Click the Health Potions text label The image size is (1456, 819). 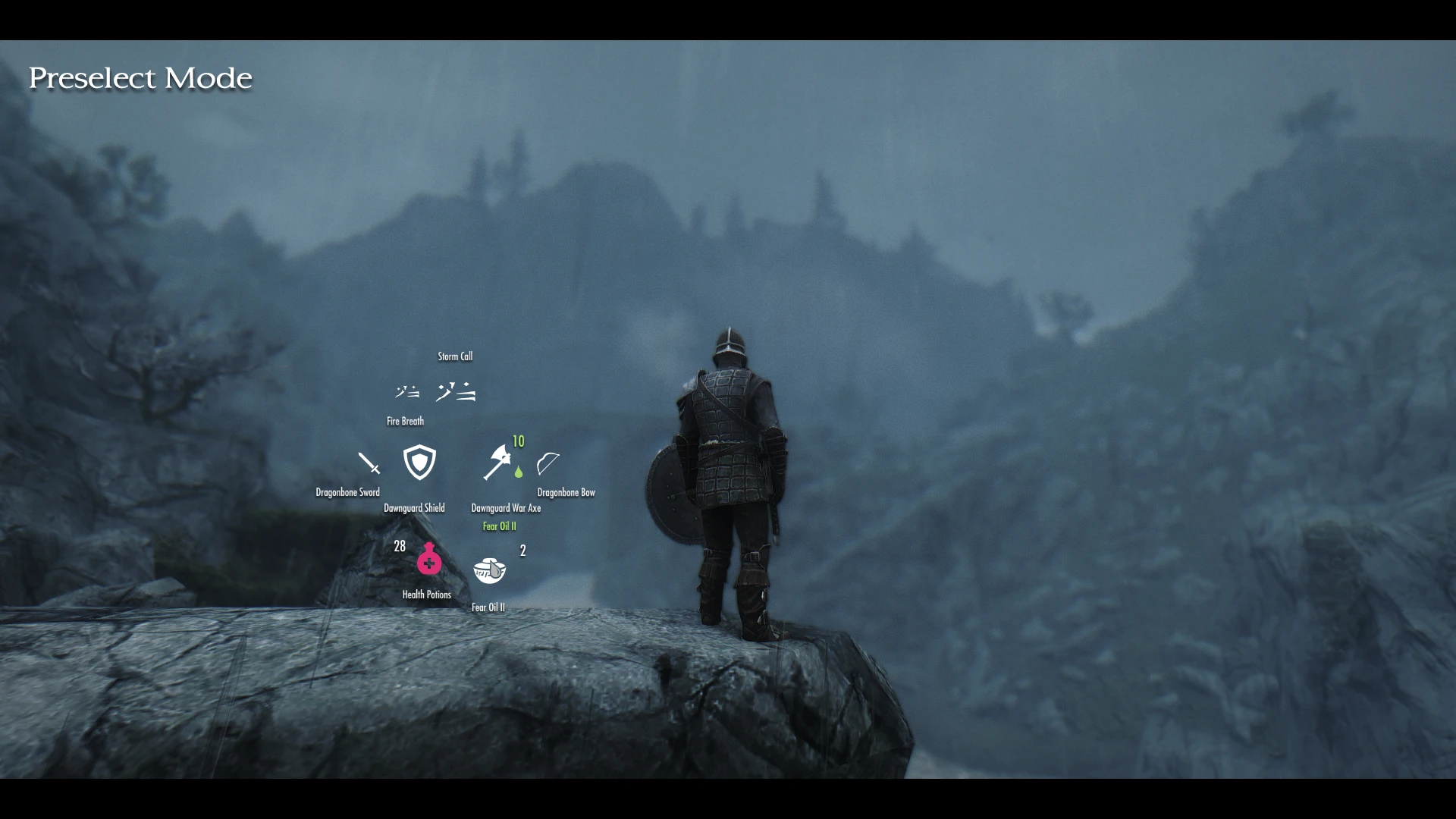[x=427, y=595]
